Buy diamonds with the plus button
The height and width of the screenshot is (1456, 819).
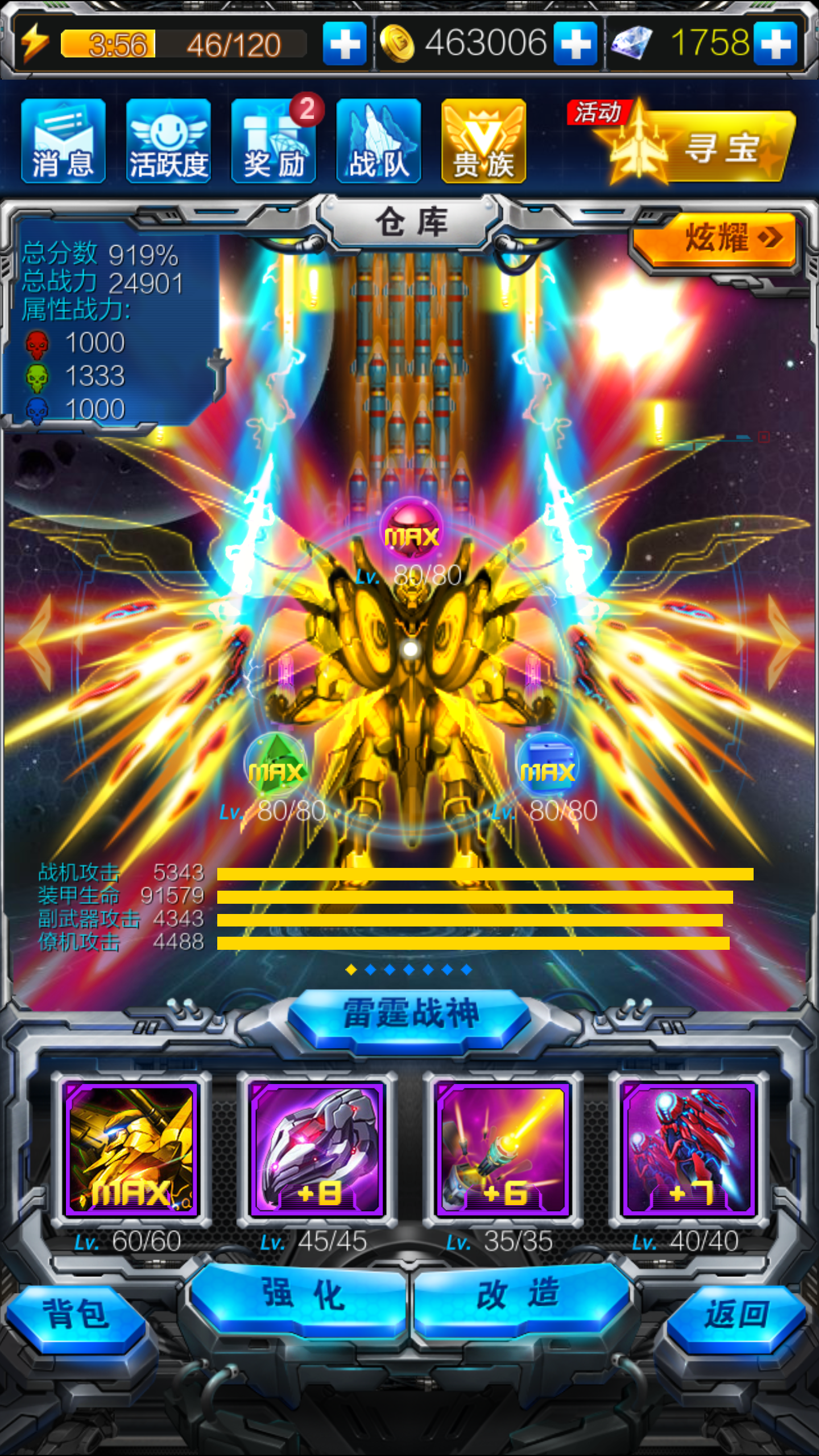click(x=776, y=44)
